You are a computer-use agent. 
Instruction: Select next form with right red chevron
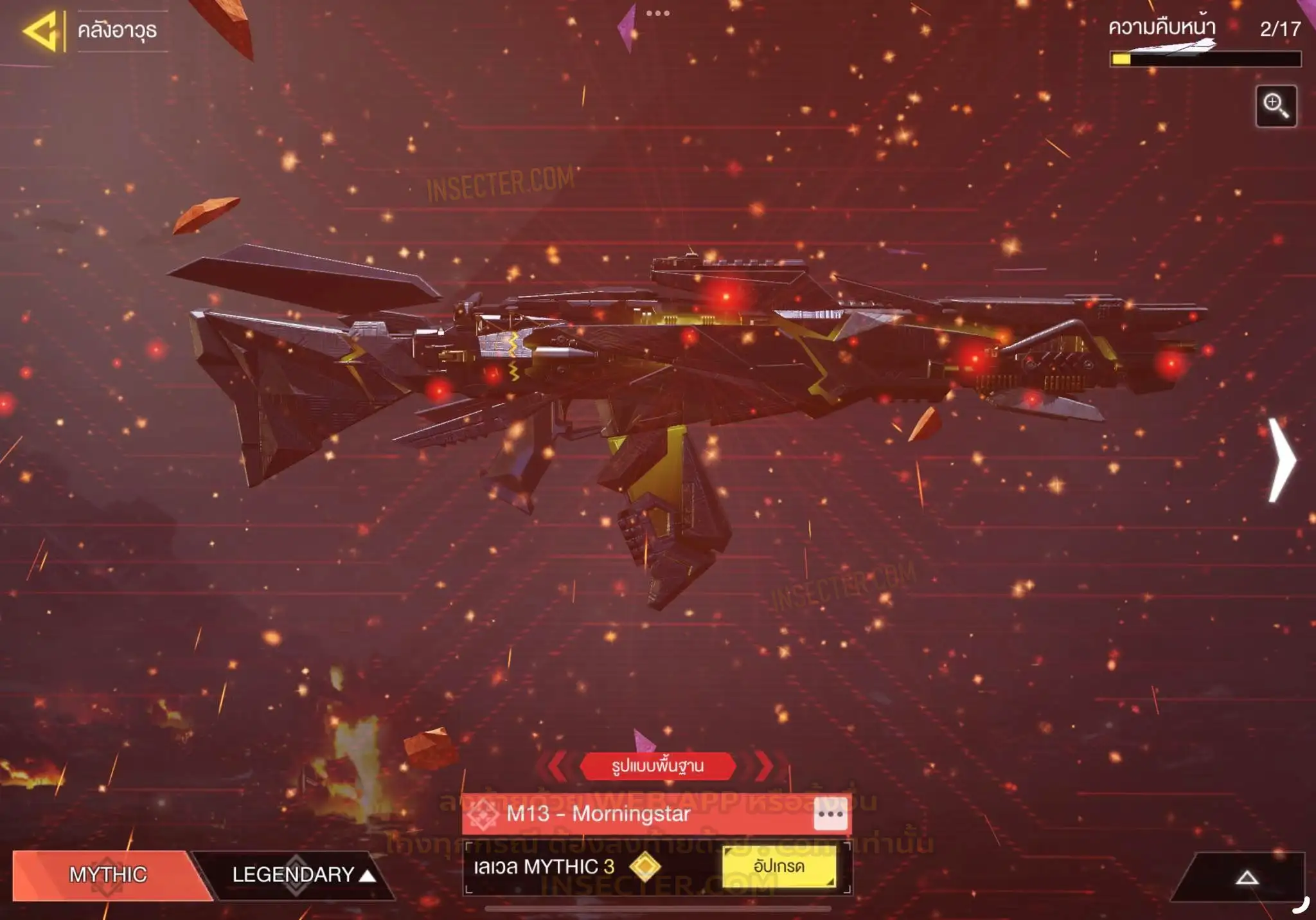[x=763, y=766]
